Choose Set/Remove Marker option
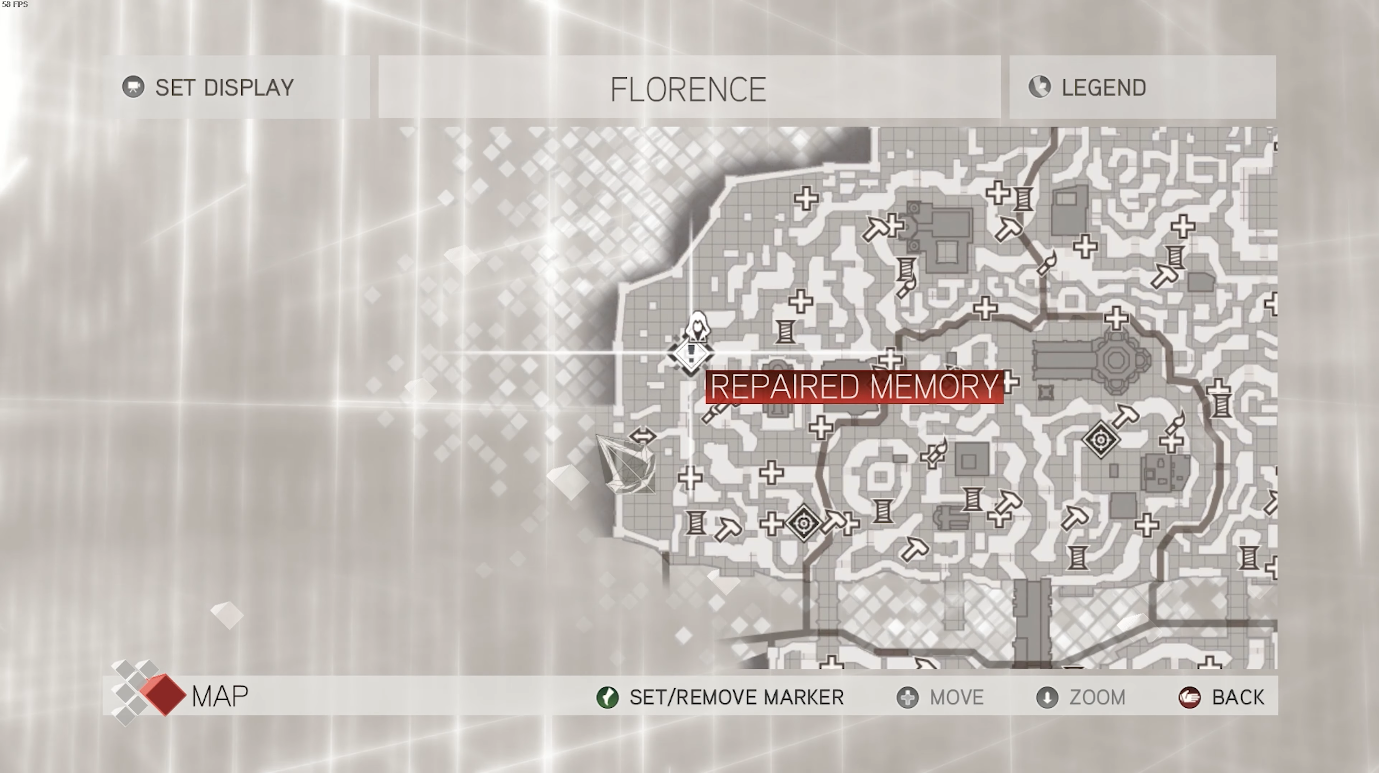The width and height of the screenshot is (1379, 773). click(720, 697)
